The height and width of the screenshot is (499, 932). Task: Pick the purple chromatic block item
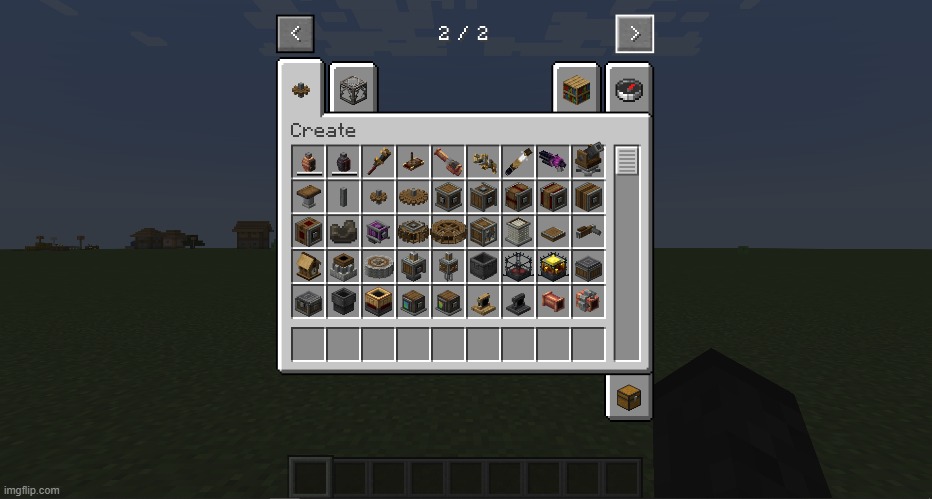click(378, 231)
